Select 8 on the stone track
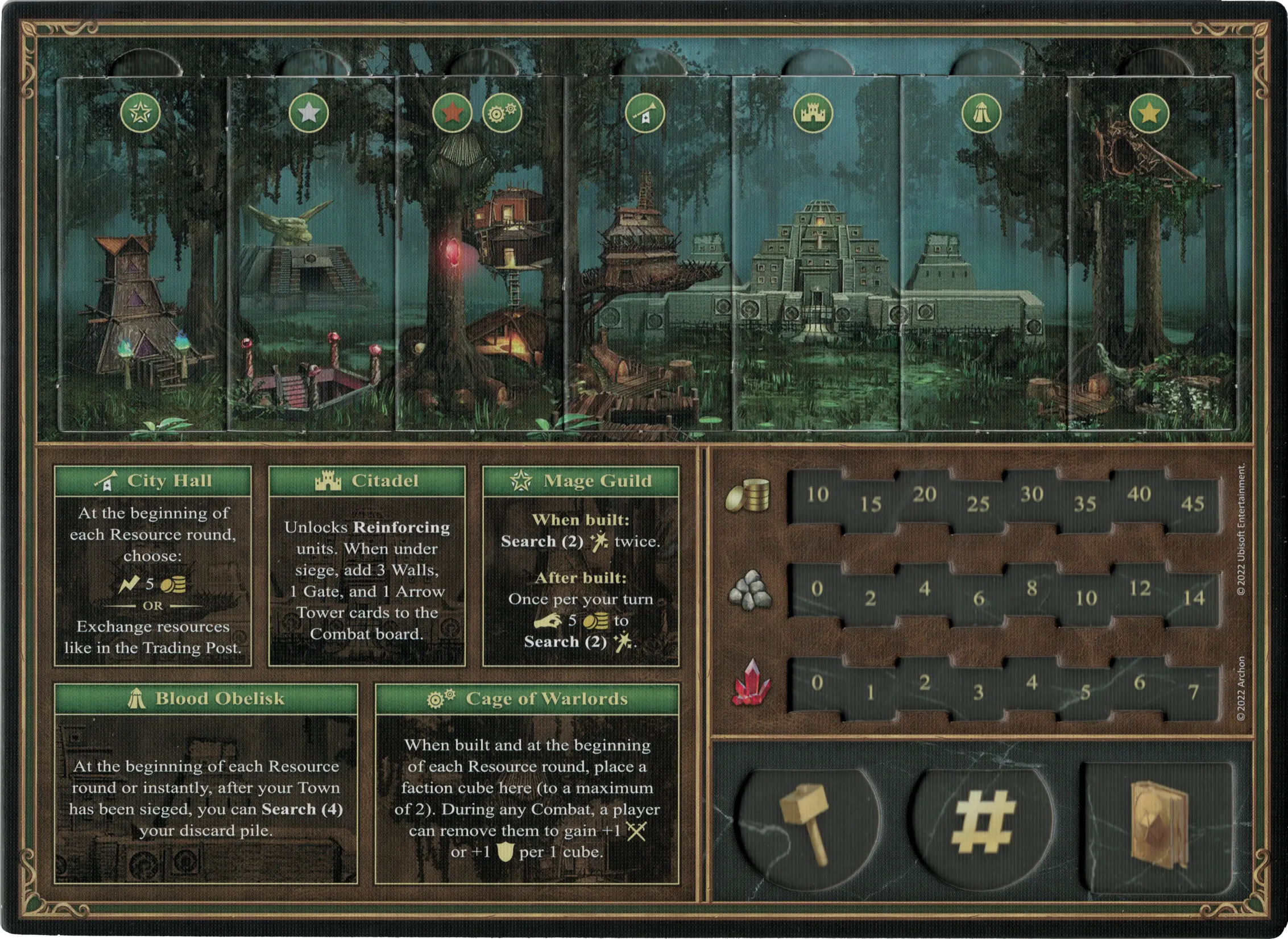The height and width of the screenshot is (939, 1288). 1032,589
